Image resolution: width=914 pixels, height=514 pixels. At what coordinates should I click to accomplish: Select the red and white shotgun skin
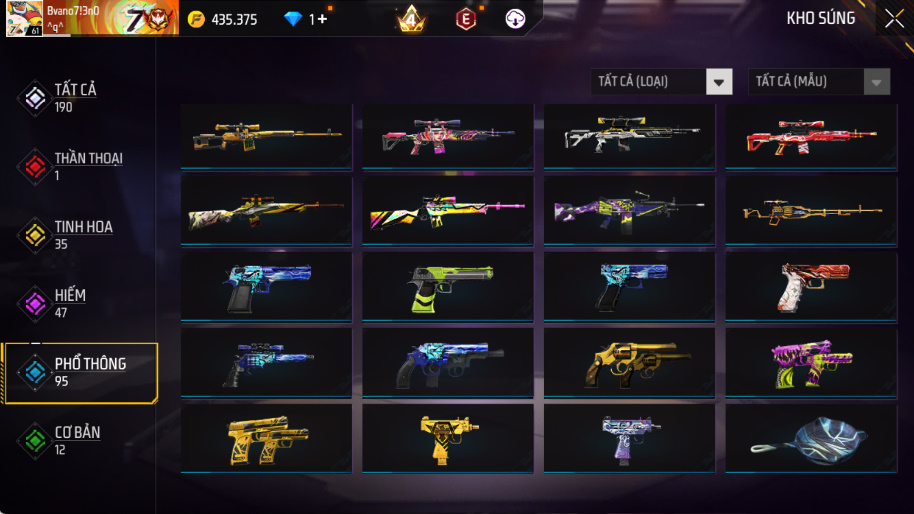(810, 138)
